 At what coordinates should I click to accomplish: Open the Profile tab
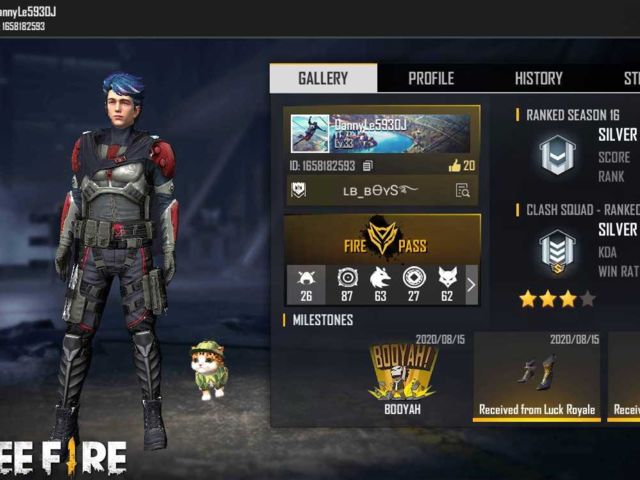(431, 78)
